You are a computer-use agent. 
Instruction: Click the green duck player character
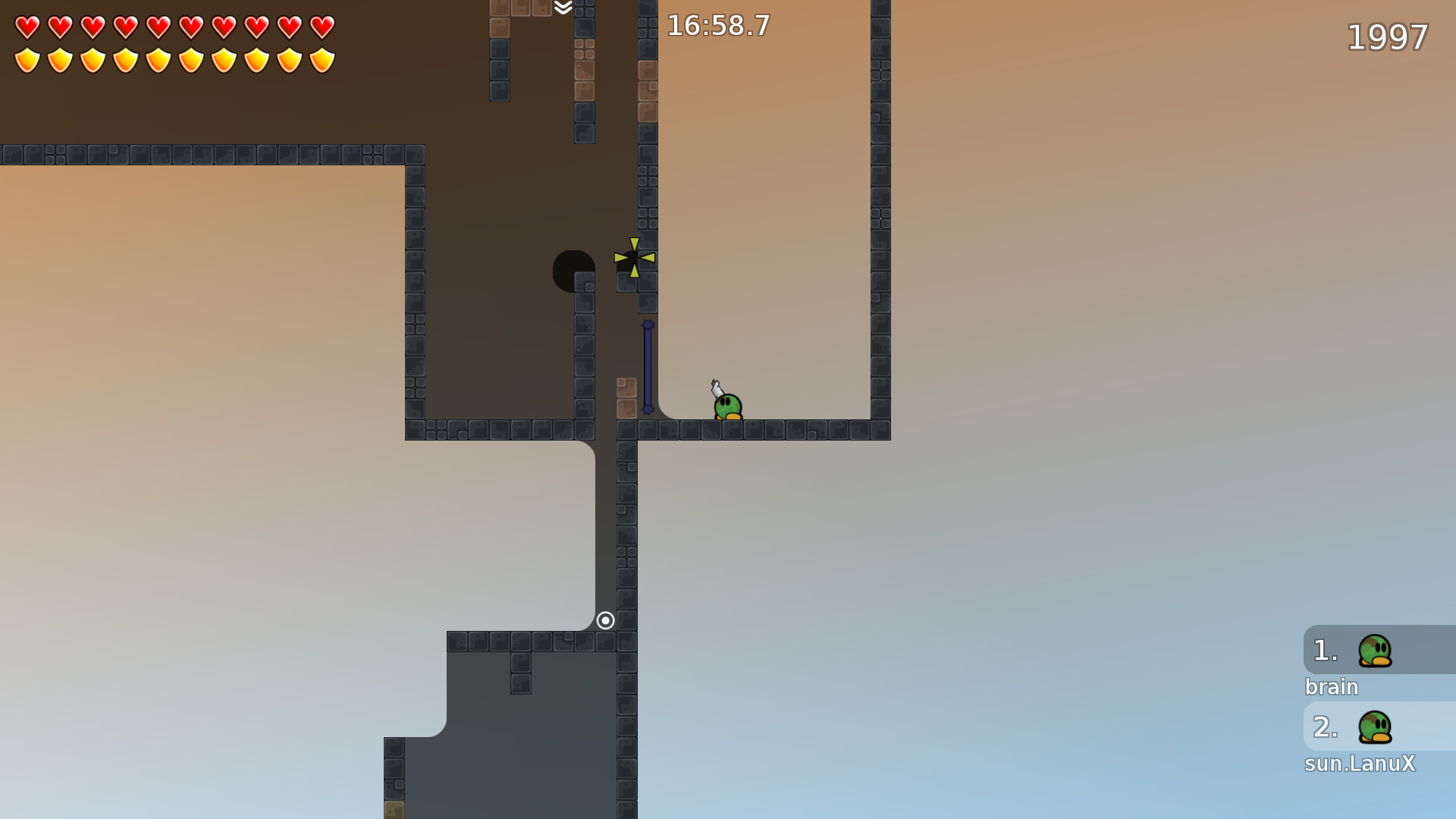(728, 406)
